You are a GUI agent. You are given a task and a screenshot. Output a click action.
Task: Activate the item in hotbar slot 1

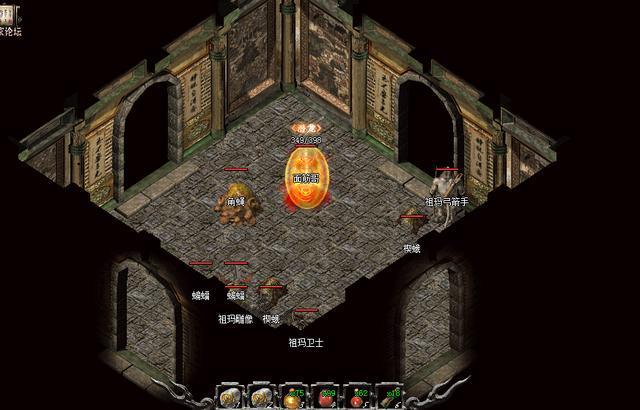click(229, 396)
